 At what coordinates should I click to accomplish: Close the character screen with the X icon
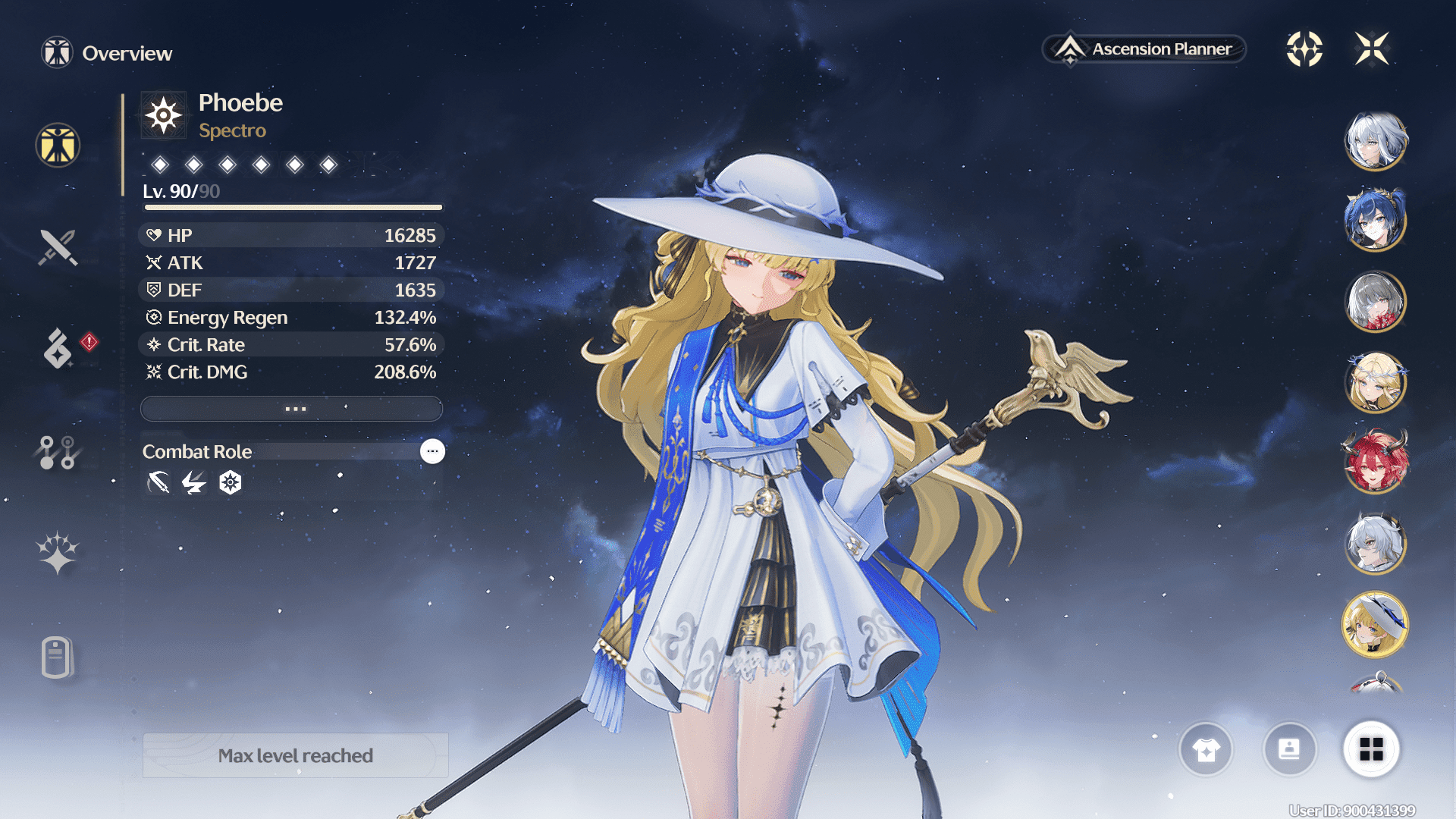pos(1372,49)
